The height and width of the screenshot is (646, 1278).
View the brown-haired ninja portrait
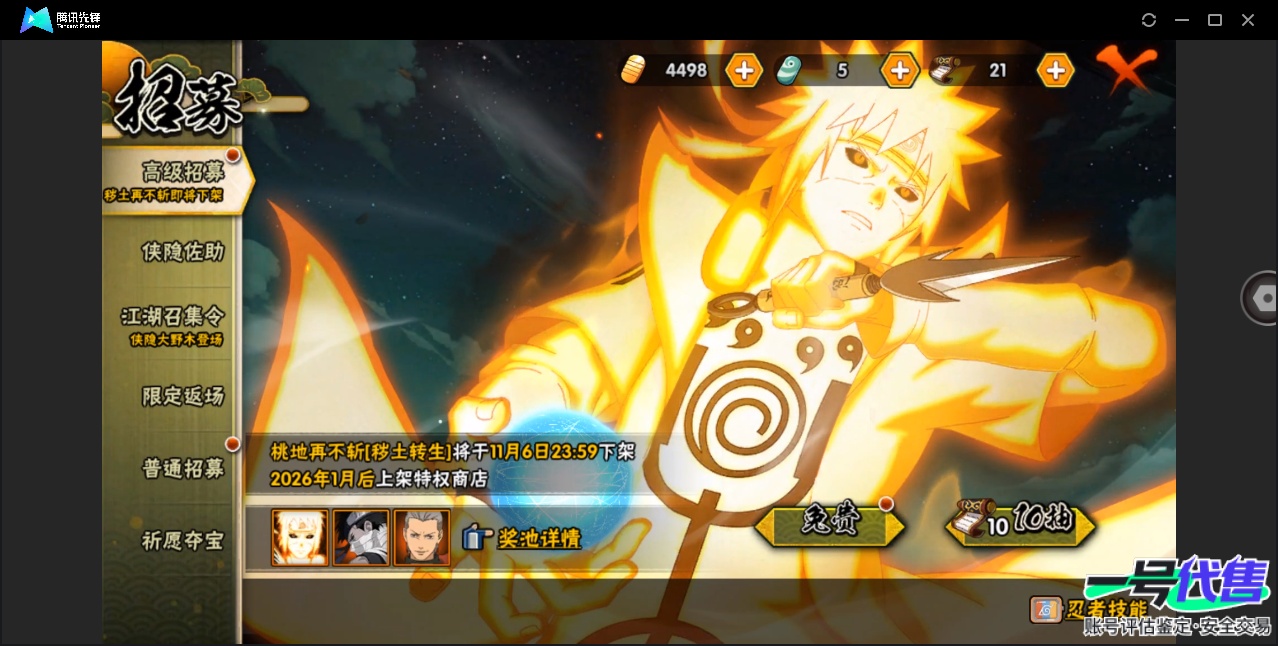click(x=422, y=538)
